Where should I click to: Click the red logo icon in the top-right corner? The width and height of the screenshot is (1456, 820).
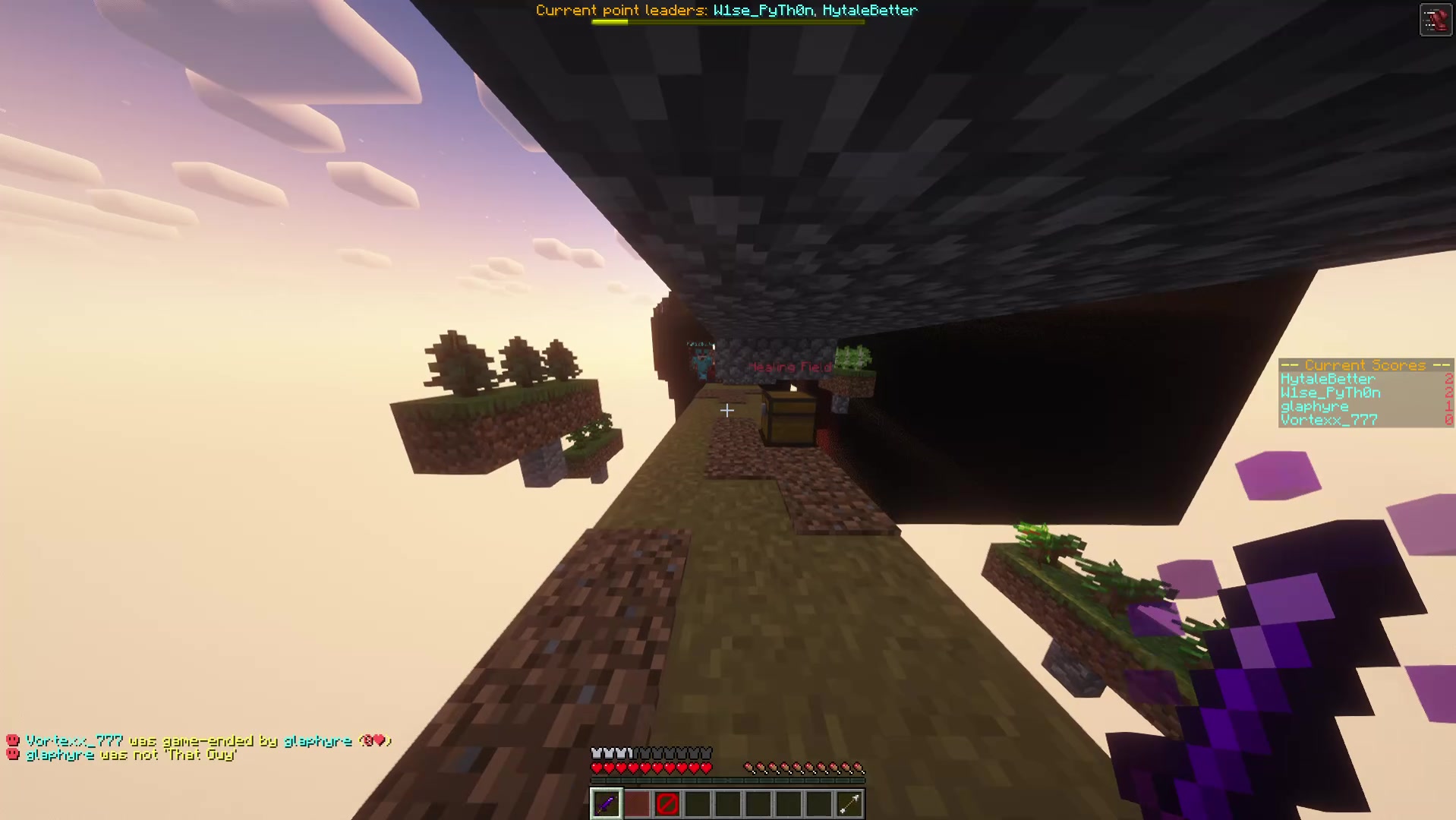(x=1436, y=19)
